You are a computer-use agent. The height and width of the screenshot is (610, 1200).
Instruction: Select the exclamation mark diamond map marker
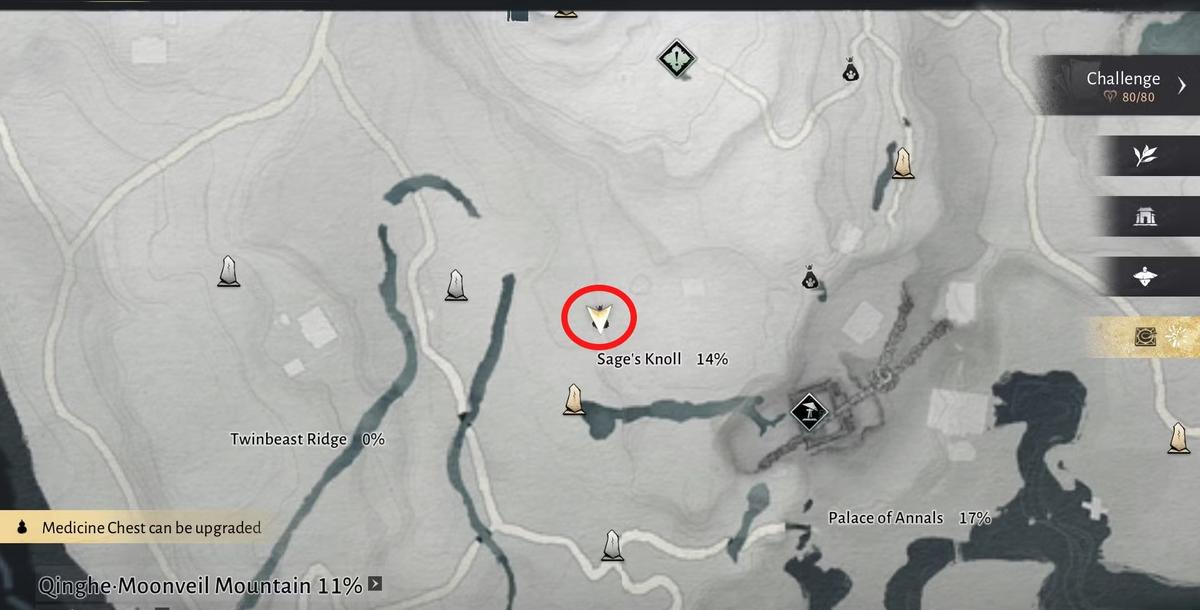coord(677,58)
